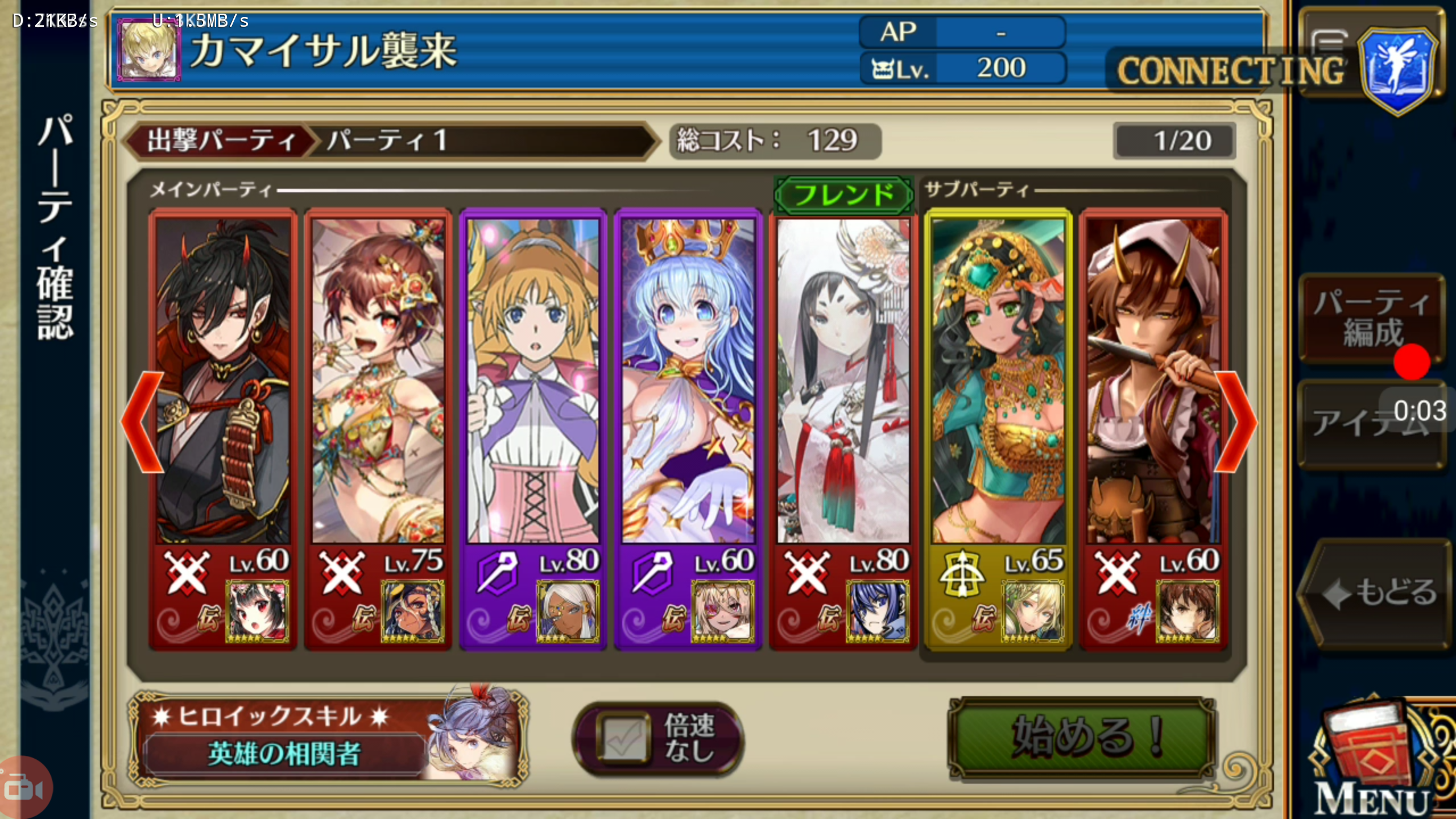Show the previous party with left arrow

pos(142,422)
